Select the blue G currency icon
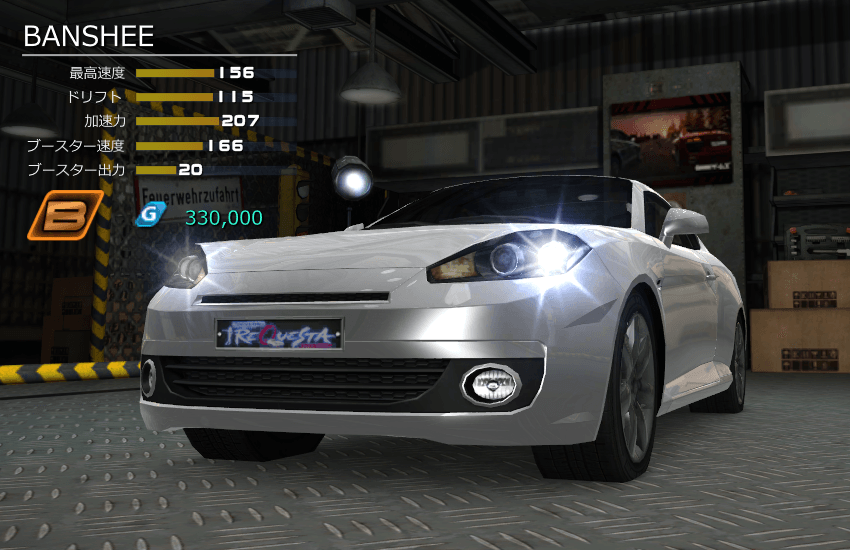Screen dimensions: 850x550 coord(149,215)
